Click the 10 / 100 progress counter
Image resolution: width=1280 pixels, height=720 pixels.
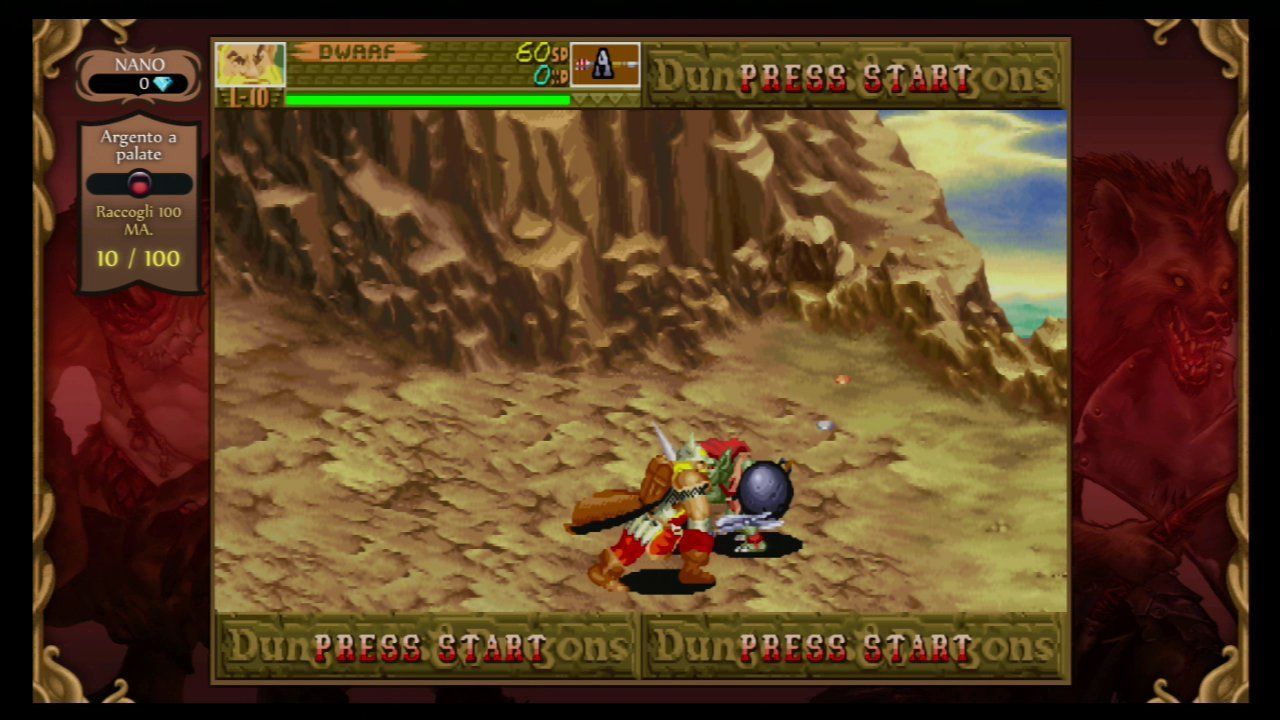[x=138, y=258]
